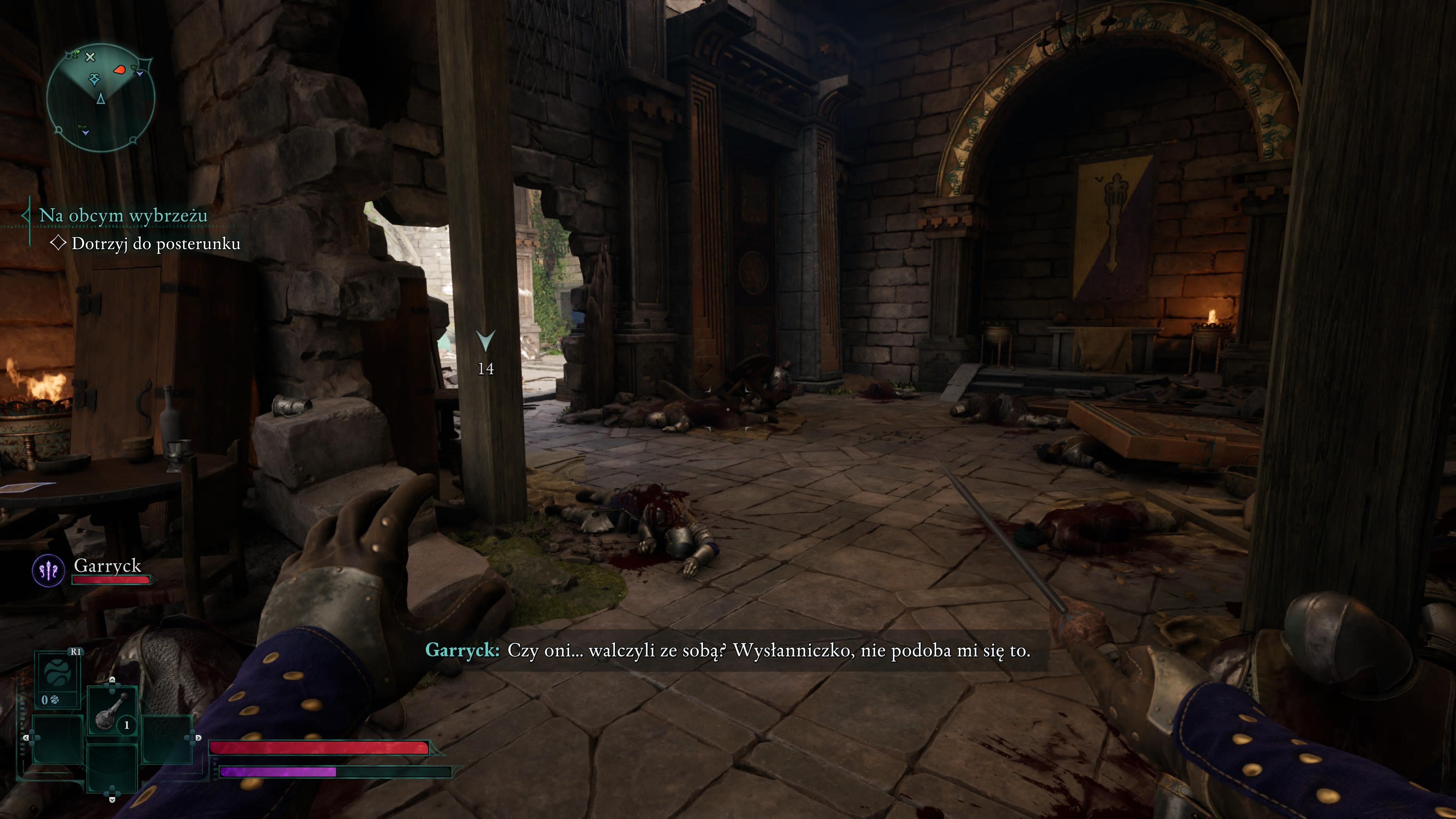Click the 'Dotrzyj do posterunku' objective

(x=155, y=243)
